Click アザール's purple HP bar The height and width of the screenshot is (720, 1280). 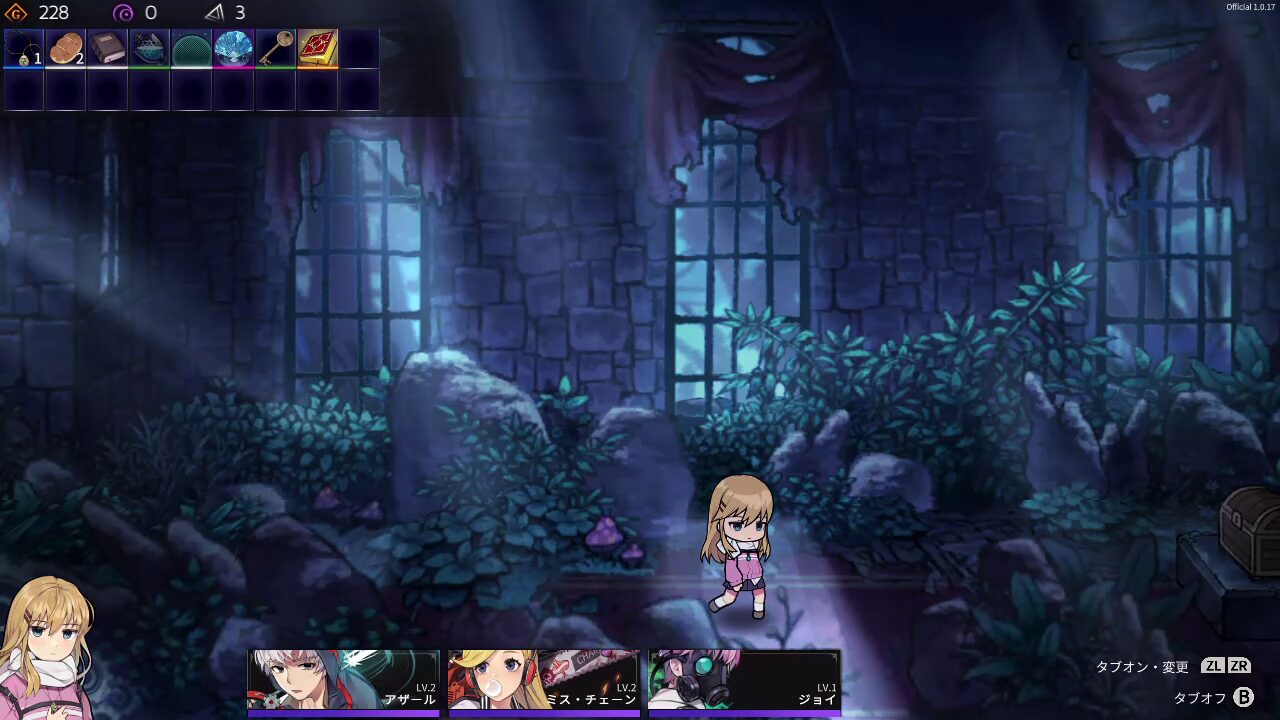[x=343, y=711]
